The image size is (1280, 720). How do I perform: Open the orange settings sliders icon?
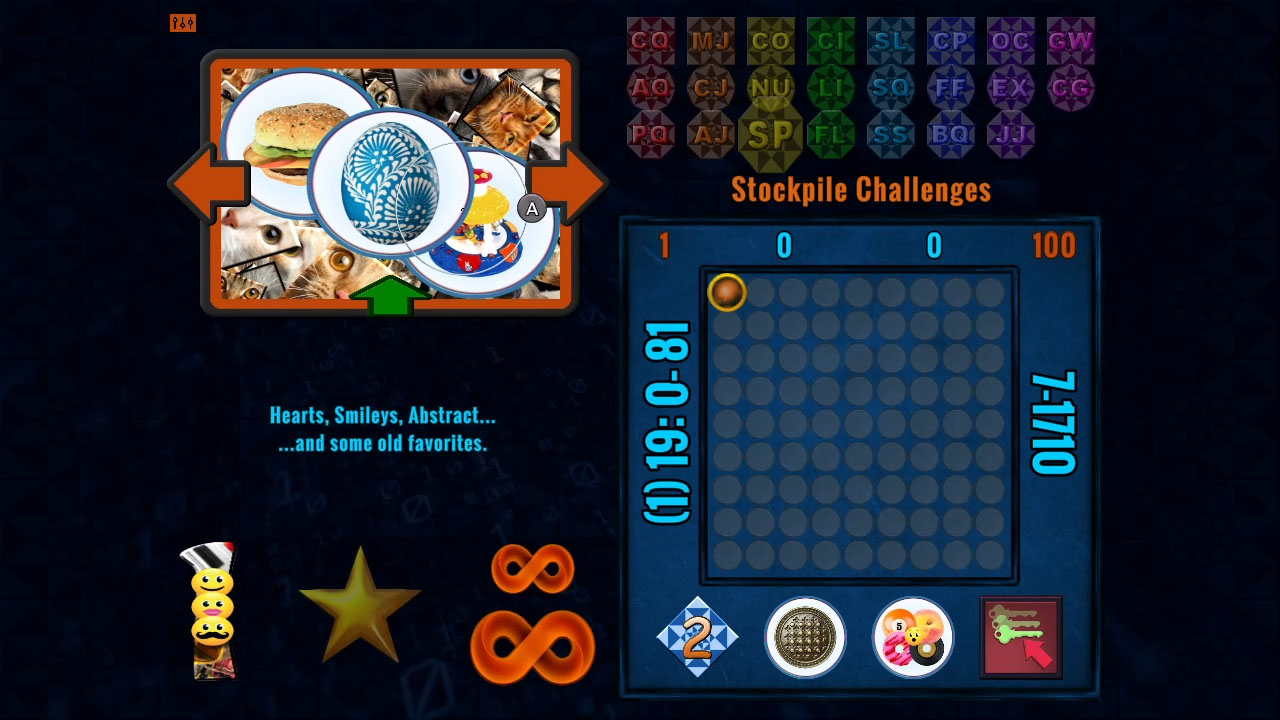(183, 23)
